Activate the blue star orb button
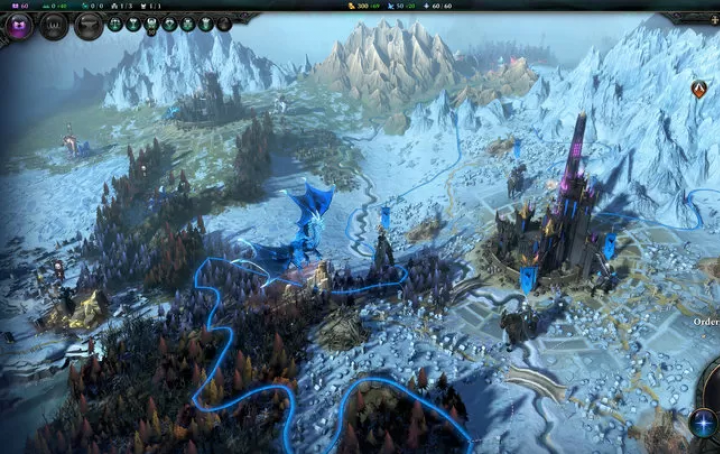 703,423
